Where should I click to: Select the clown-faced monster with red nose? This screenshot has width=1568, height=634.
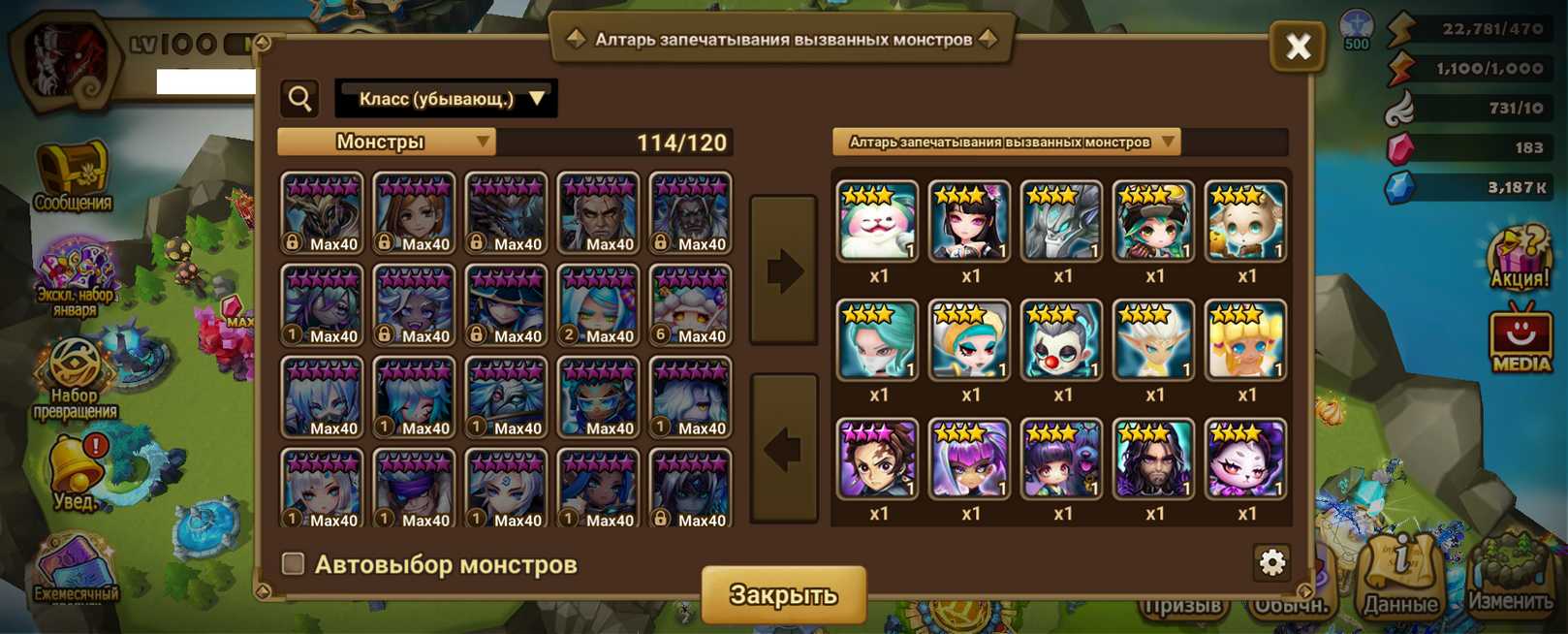pyautogui.click(x=1061, y=340)
